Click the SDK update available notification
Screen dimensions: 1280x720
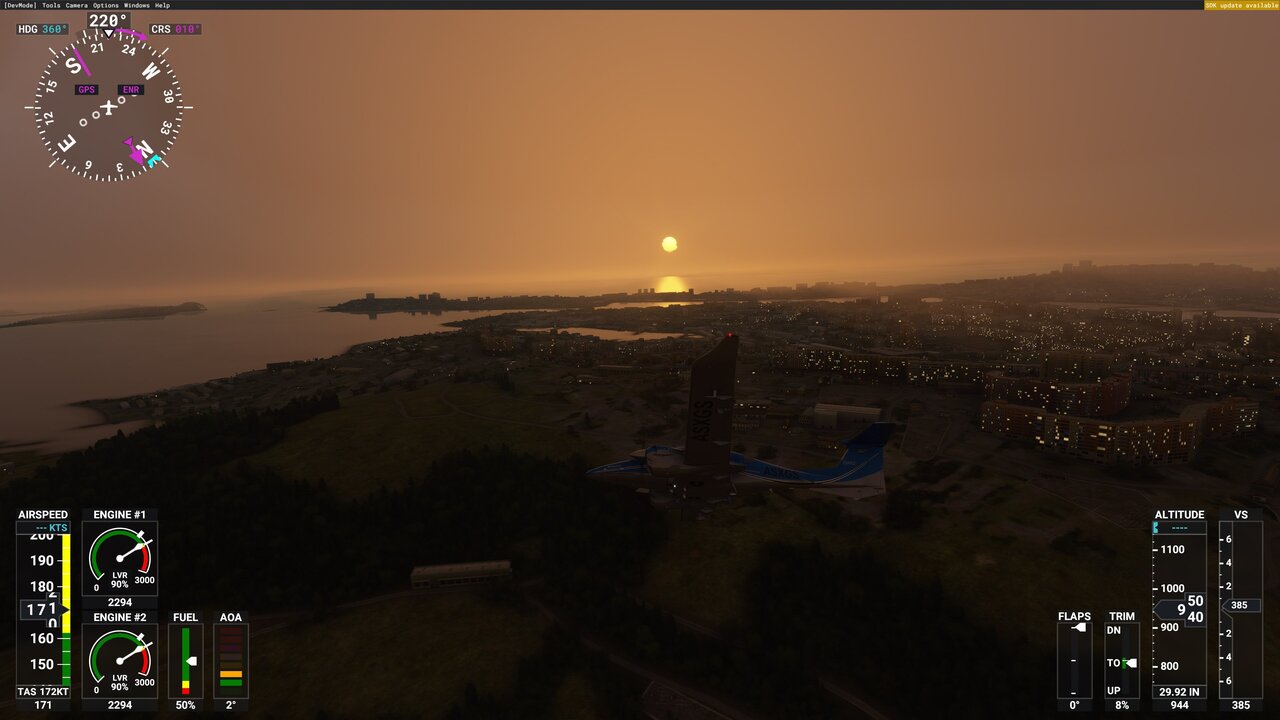[x=1240, y=5]
